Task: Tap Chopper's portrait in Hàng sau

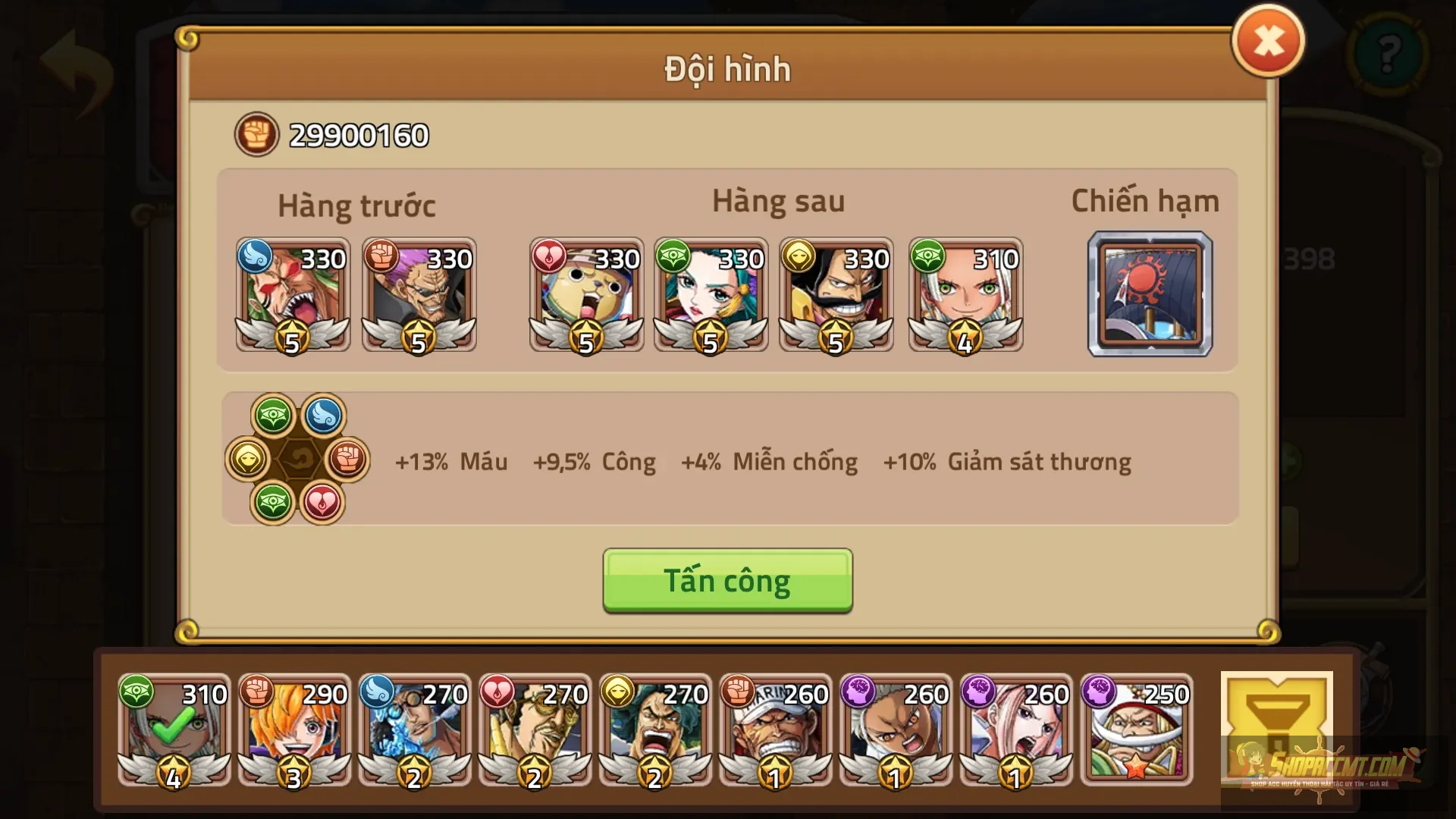Action: (586, 296)
